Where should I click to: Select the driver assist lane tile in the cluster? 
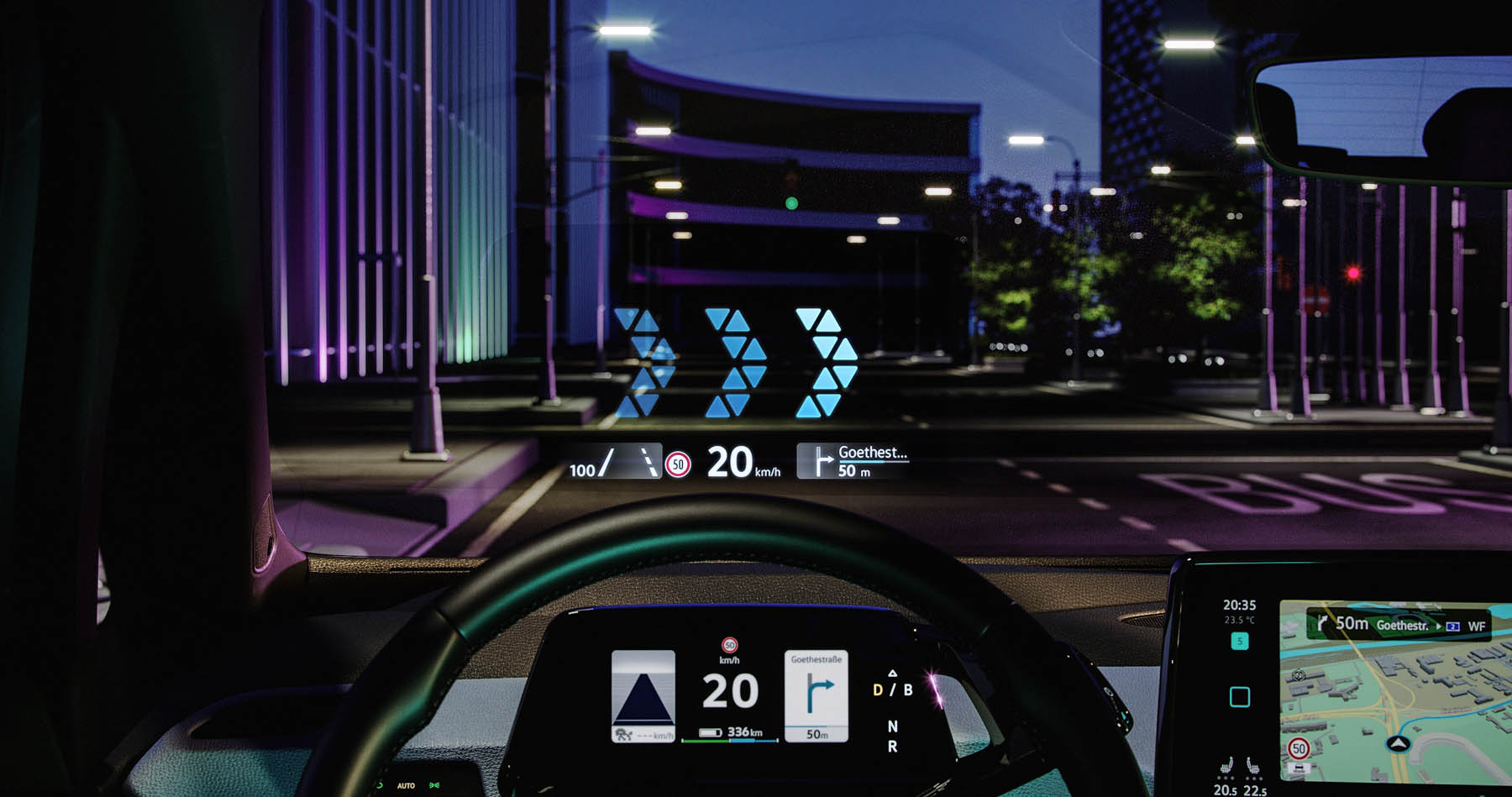[643, 696]
